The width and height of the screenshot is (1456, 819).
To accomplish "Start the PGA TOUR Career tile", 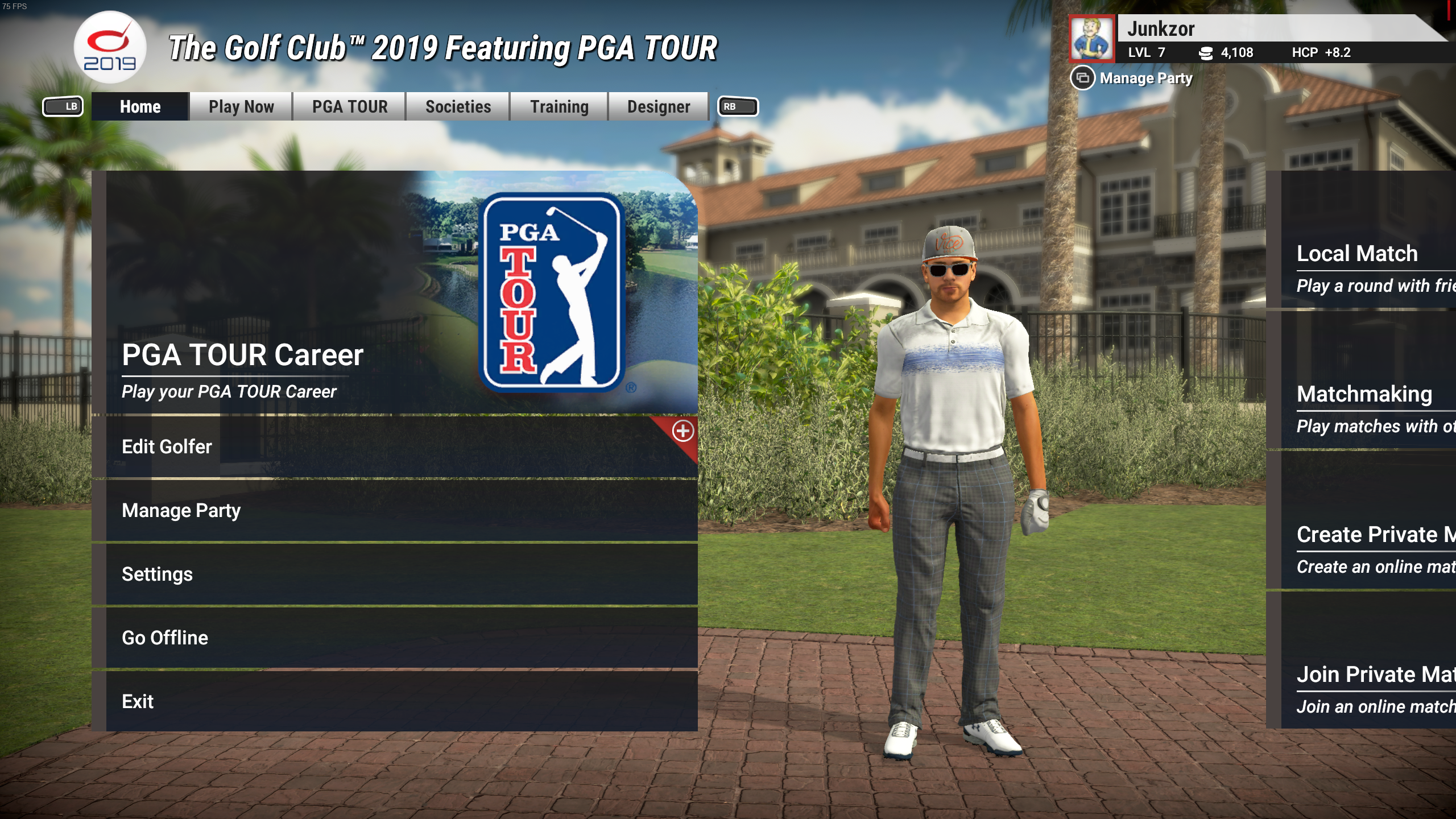I will 395,292.
